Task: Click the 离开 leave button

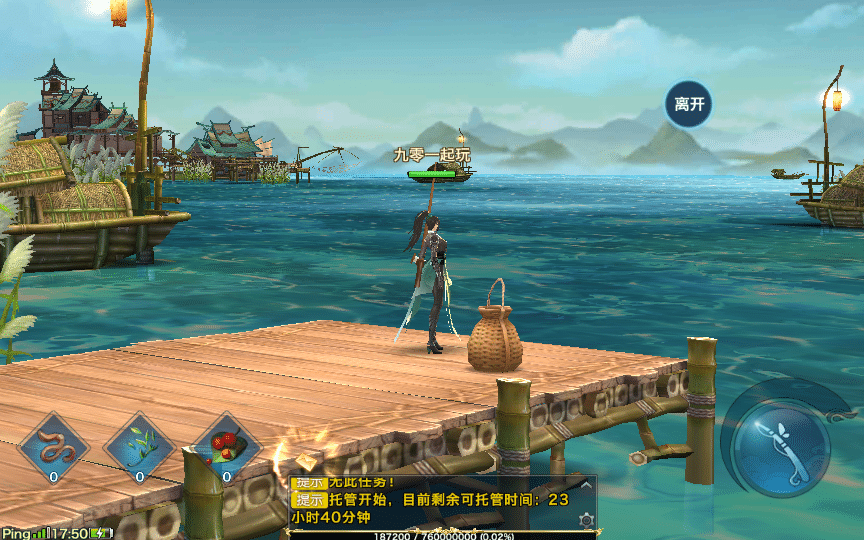Action: (689, 104)
